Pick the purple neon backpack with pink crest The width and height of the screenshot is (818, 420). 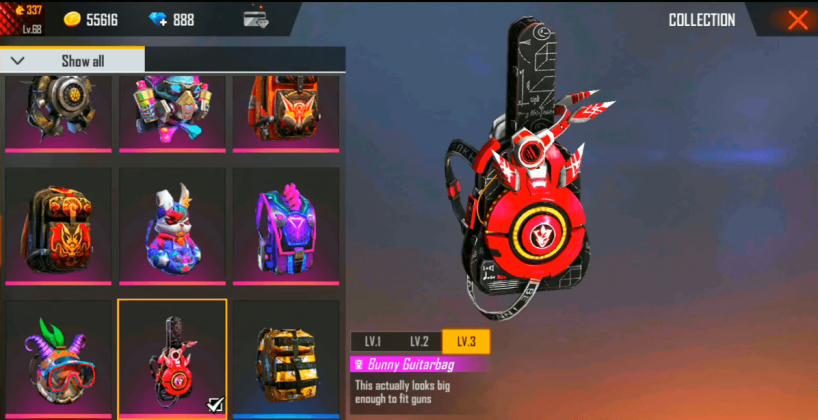[x=286, y=226]
